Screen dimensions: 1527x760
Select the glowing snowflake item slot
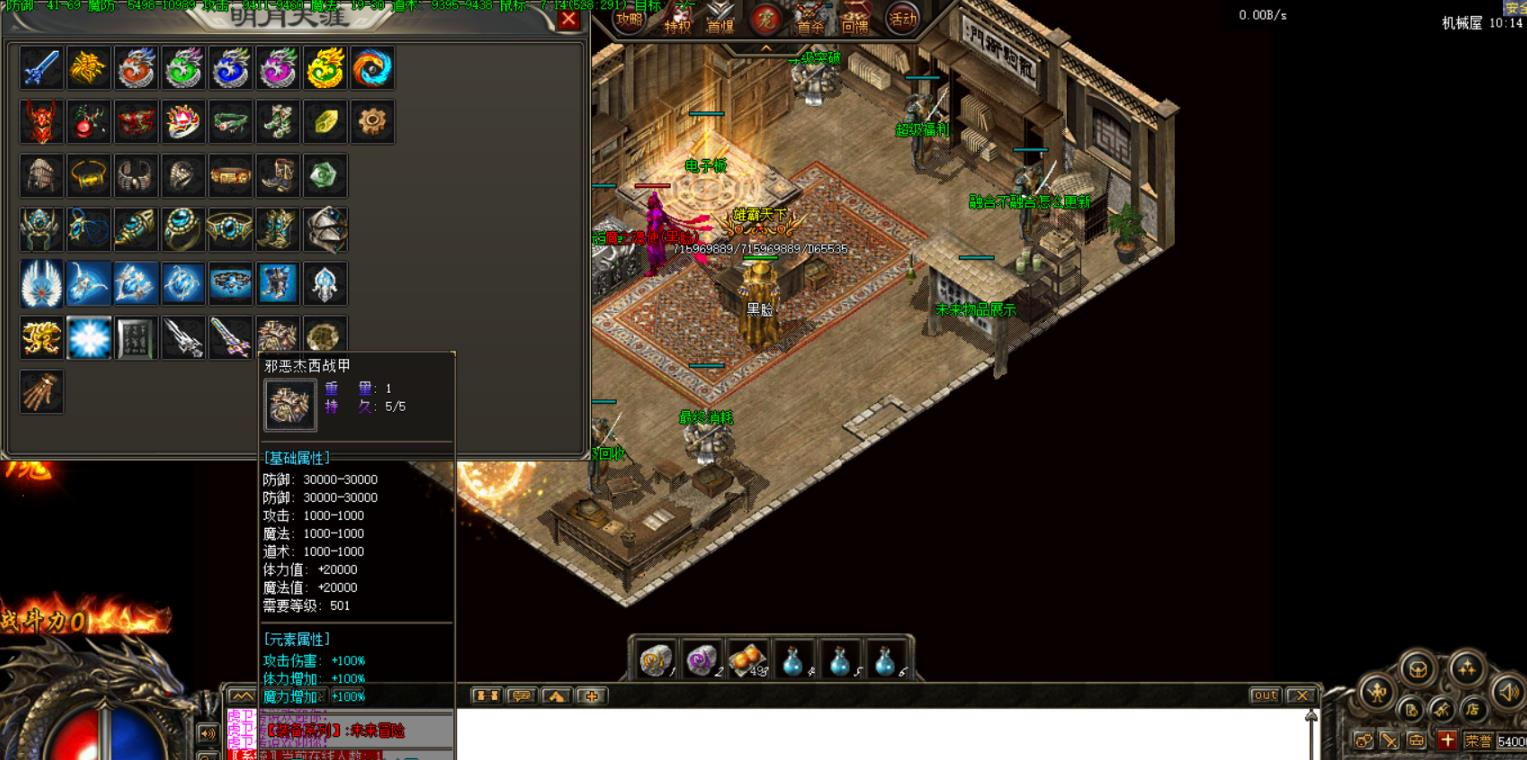point(89,338)
